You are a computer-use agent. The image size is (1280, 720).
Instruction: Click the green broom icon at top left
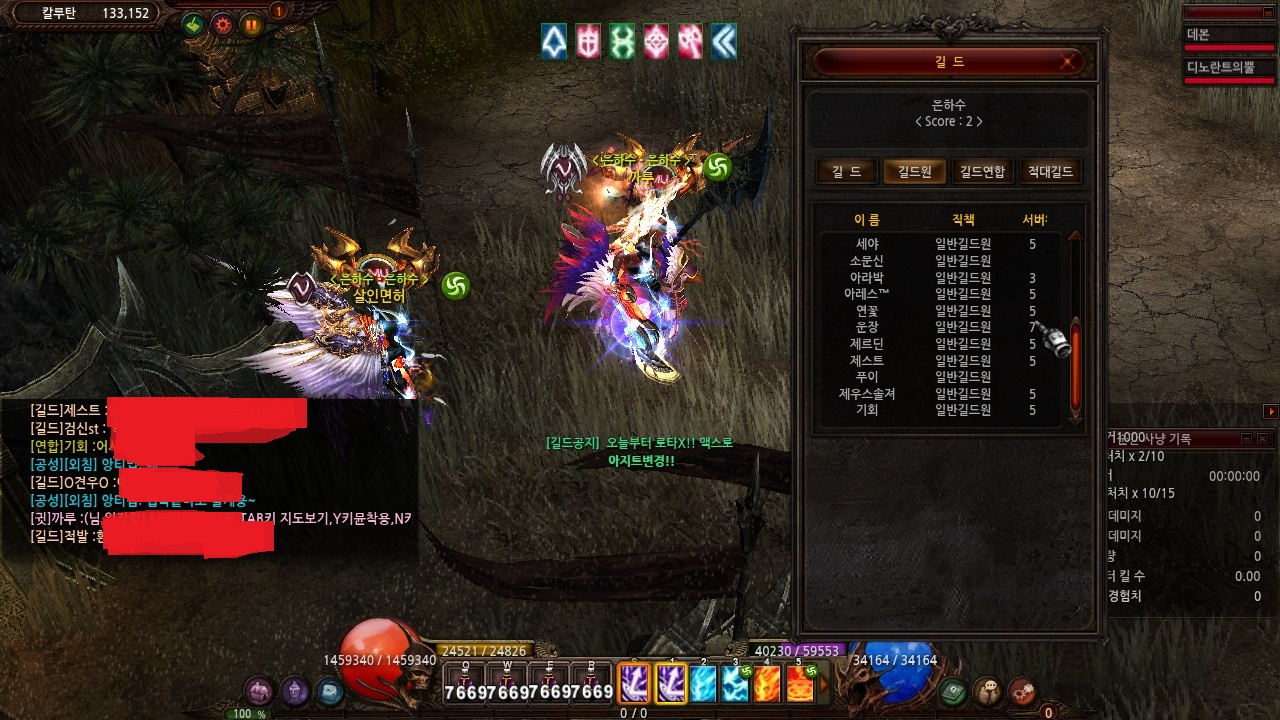coord(194,25)
